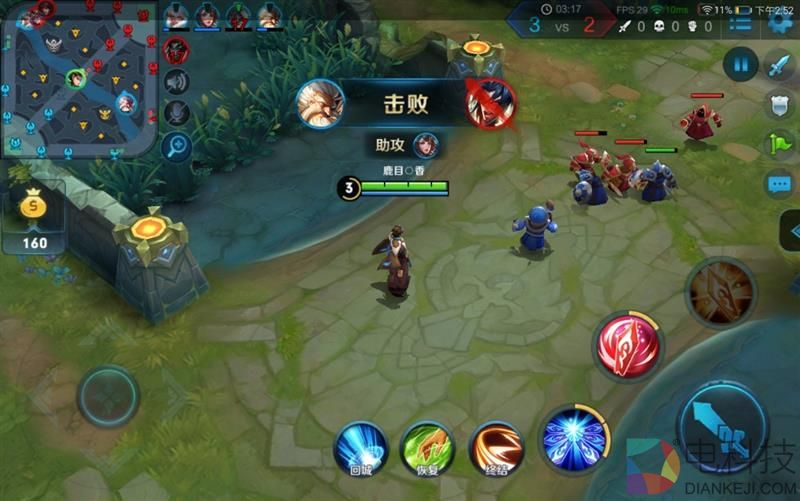800x501 pixels.
Task: Toggle the muted microphone icon
Action: coord(177,112)
